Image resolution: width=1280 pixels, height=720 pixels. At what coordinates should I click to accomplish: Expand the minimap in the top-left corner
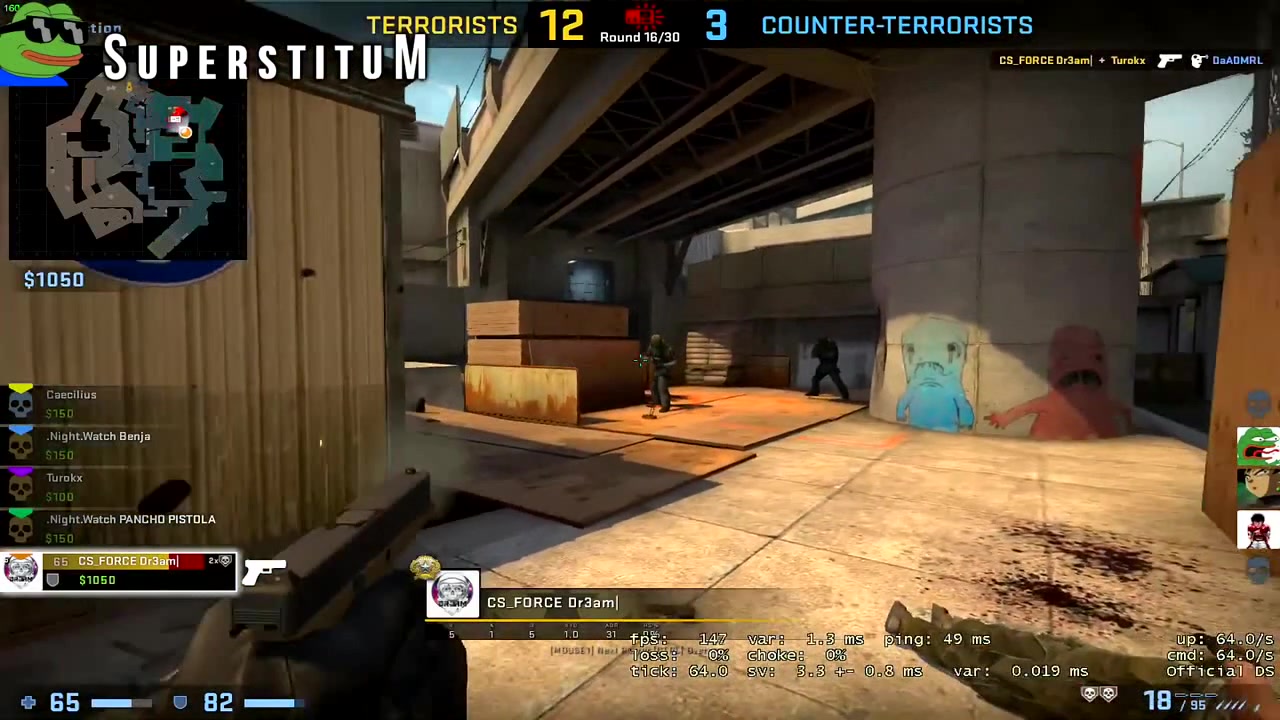pyautogui.click(x=127, y=170)
